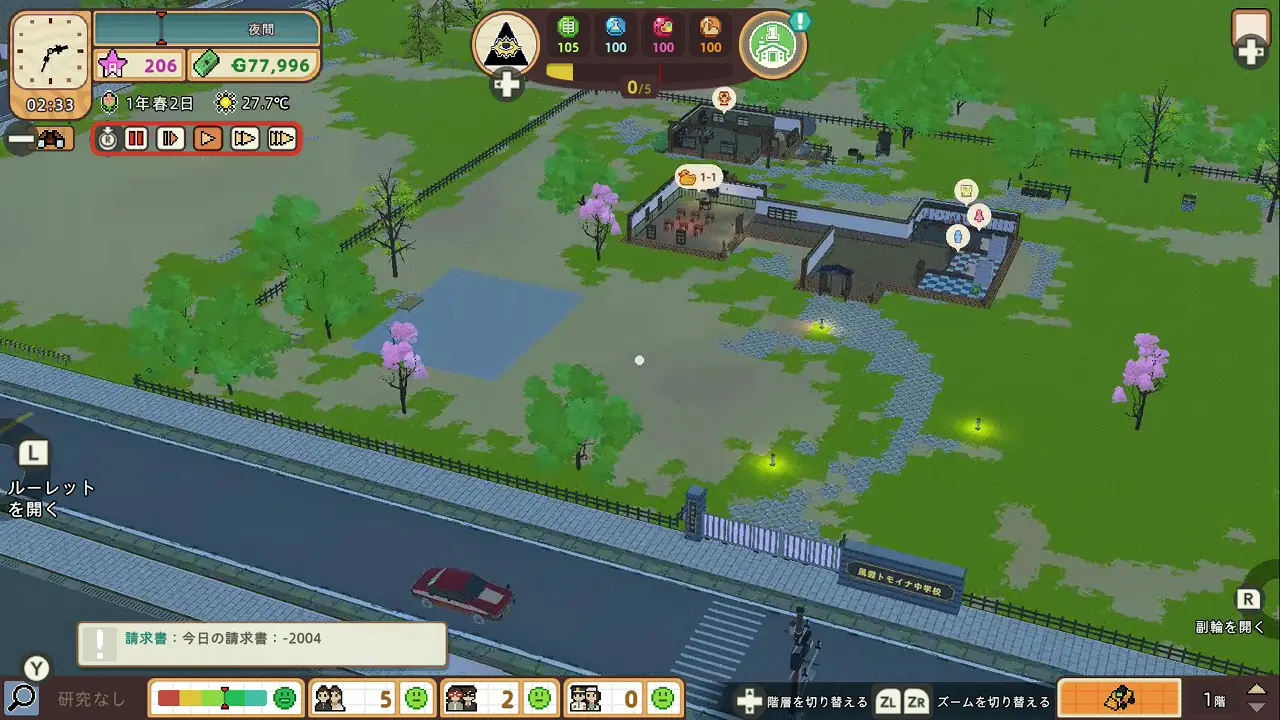Screen dimensions: 1280x720
Task: Open the overall satisfaction gauge panel
Action: coord(226,698)
